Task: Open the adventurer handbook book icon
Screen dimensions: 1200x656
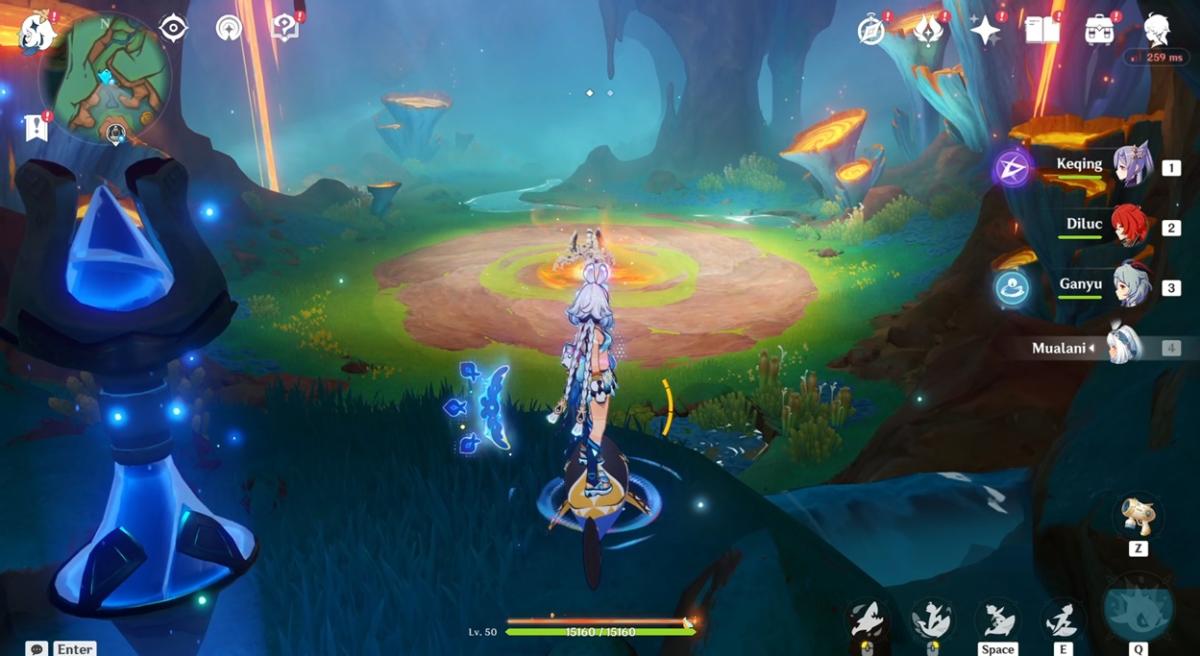Action: click(x=1042, y=30)
